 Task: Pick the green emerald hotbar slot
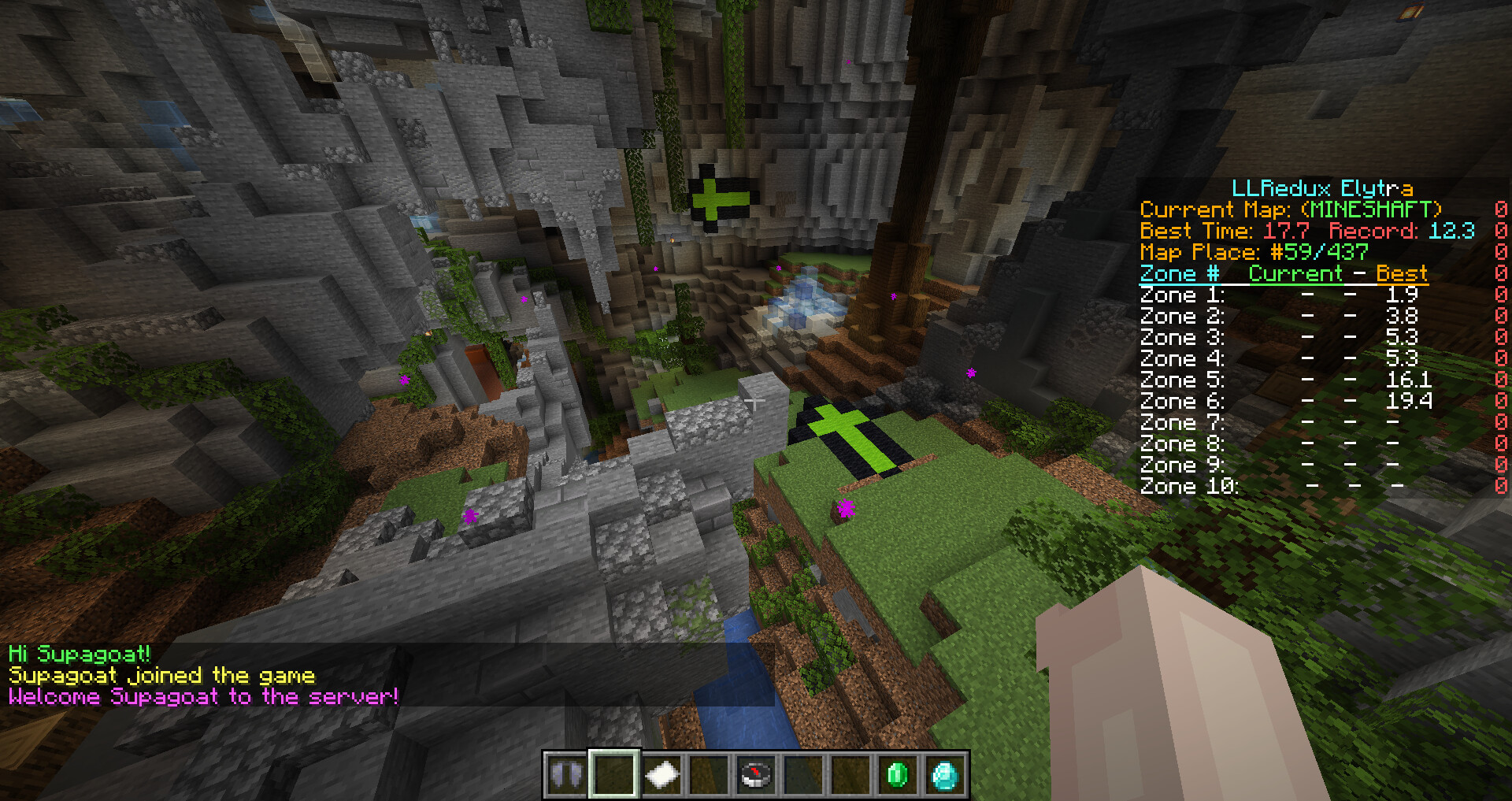[x=897, y=775]
